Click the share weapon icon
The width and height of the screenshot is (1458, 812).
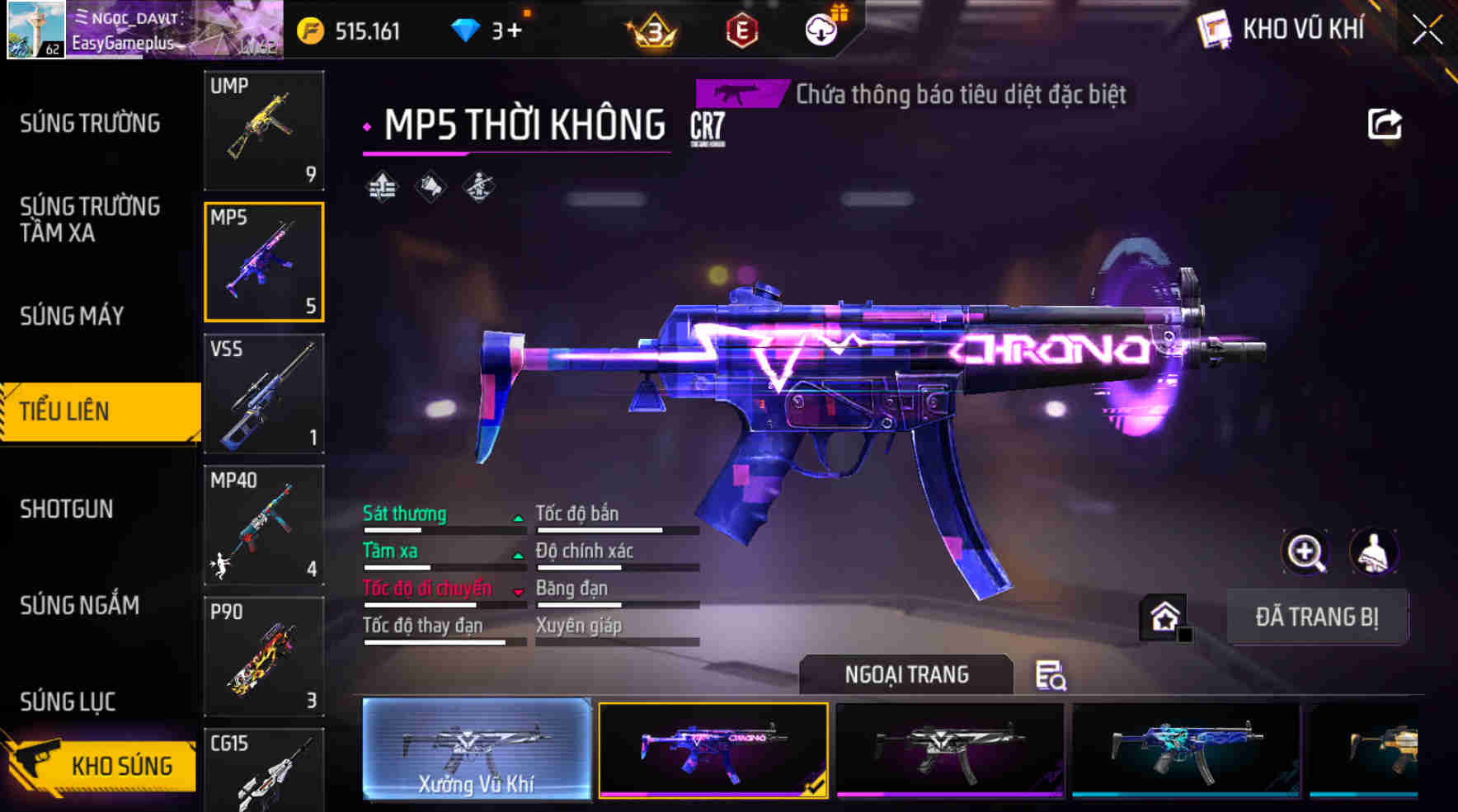click(1385, 124)
